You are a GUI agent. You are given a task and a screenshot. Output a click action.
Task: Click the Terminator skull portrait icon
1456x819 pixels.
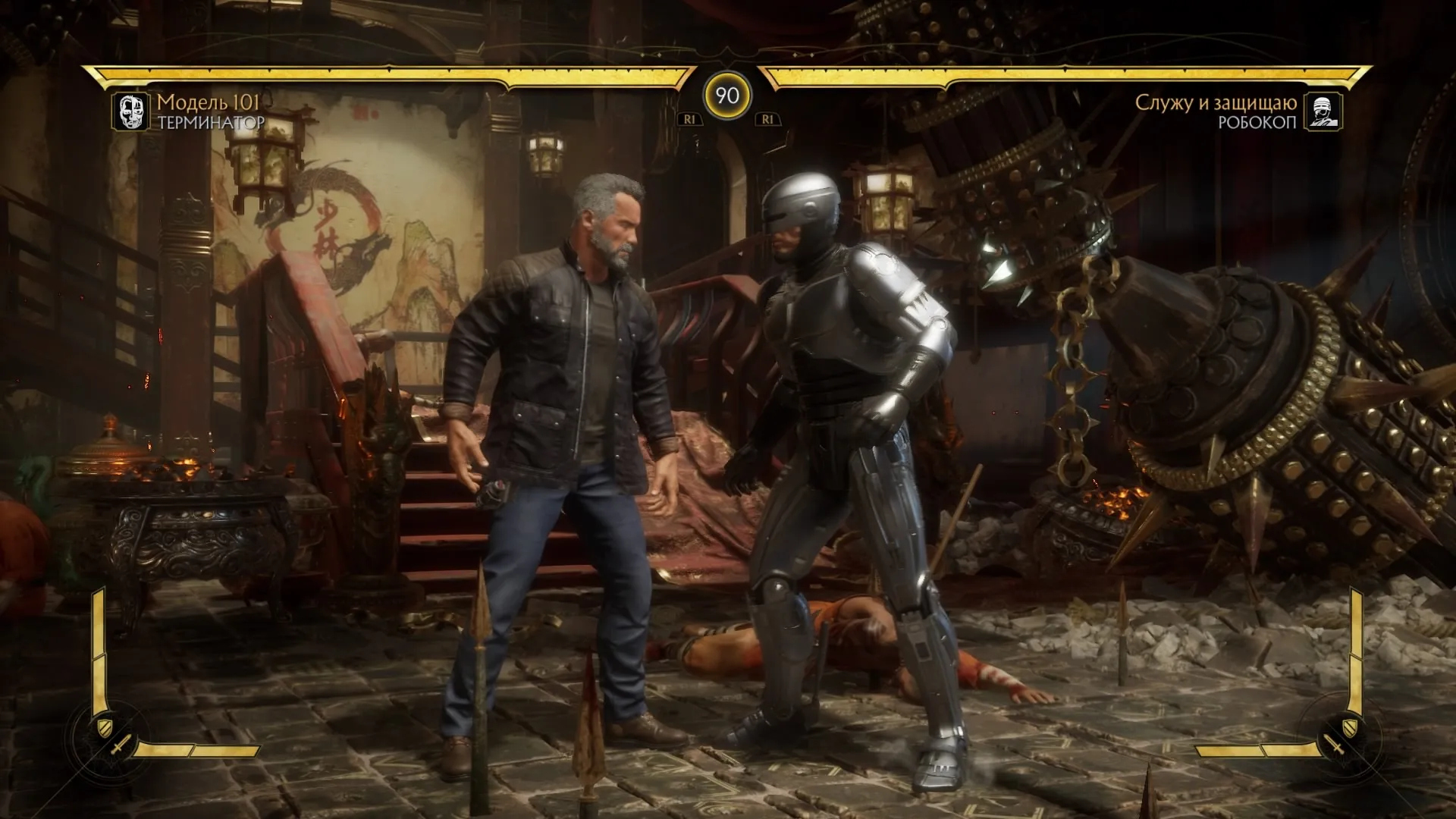pos(130,111)
